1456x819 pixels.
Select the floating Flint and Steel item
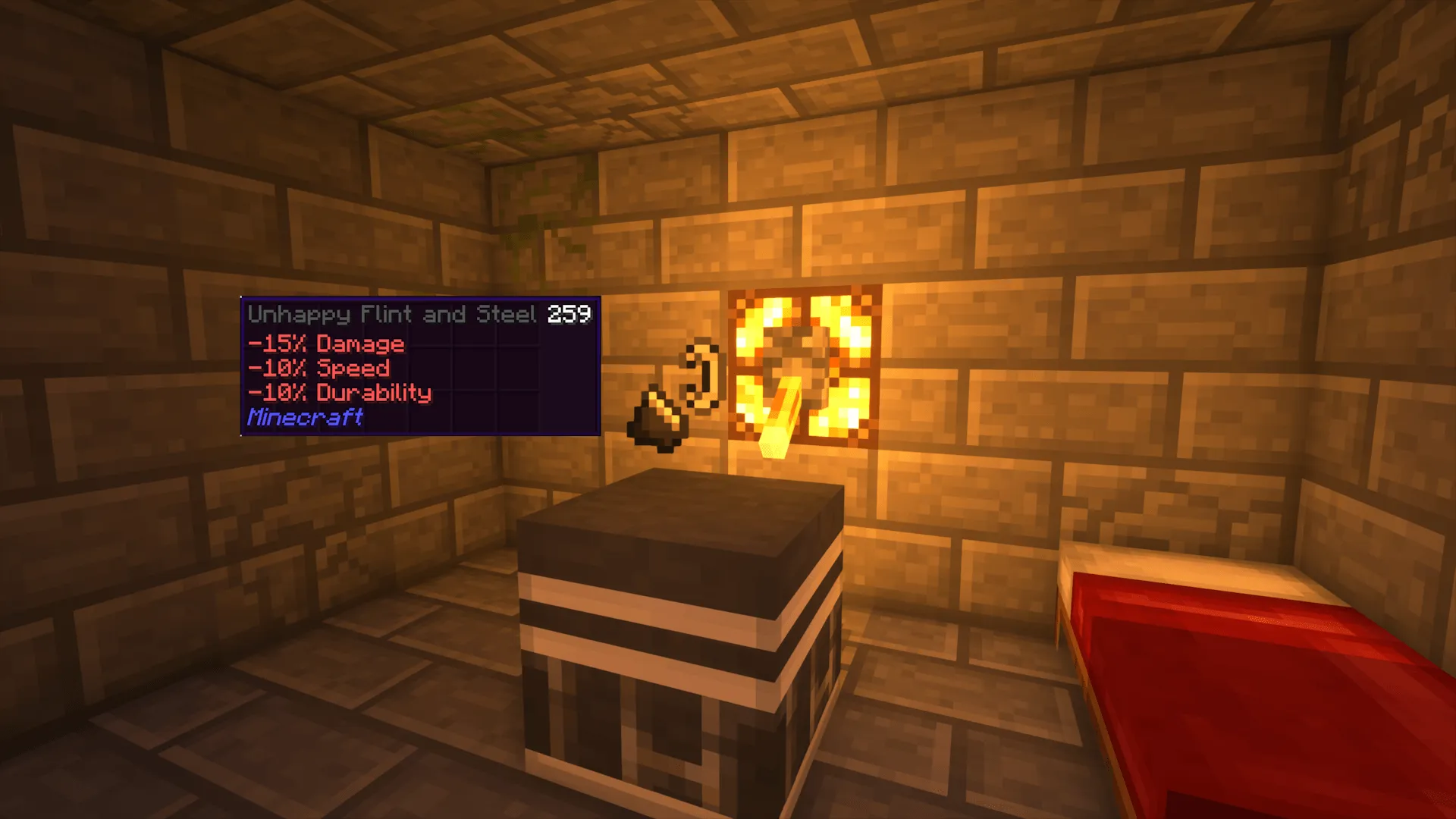(x=679, y=394)
